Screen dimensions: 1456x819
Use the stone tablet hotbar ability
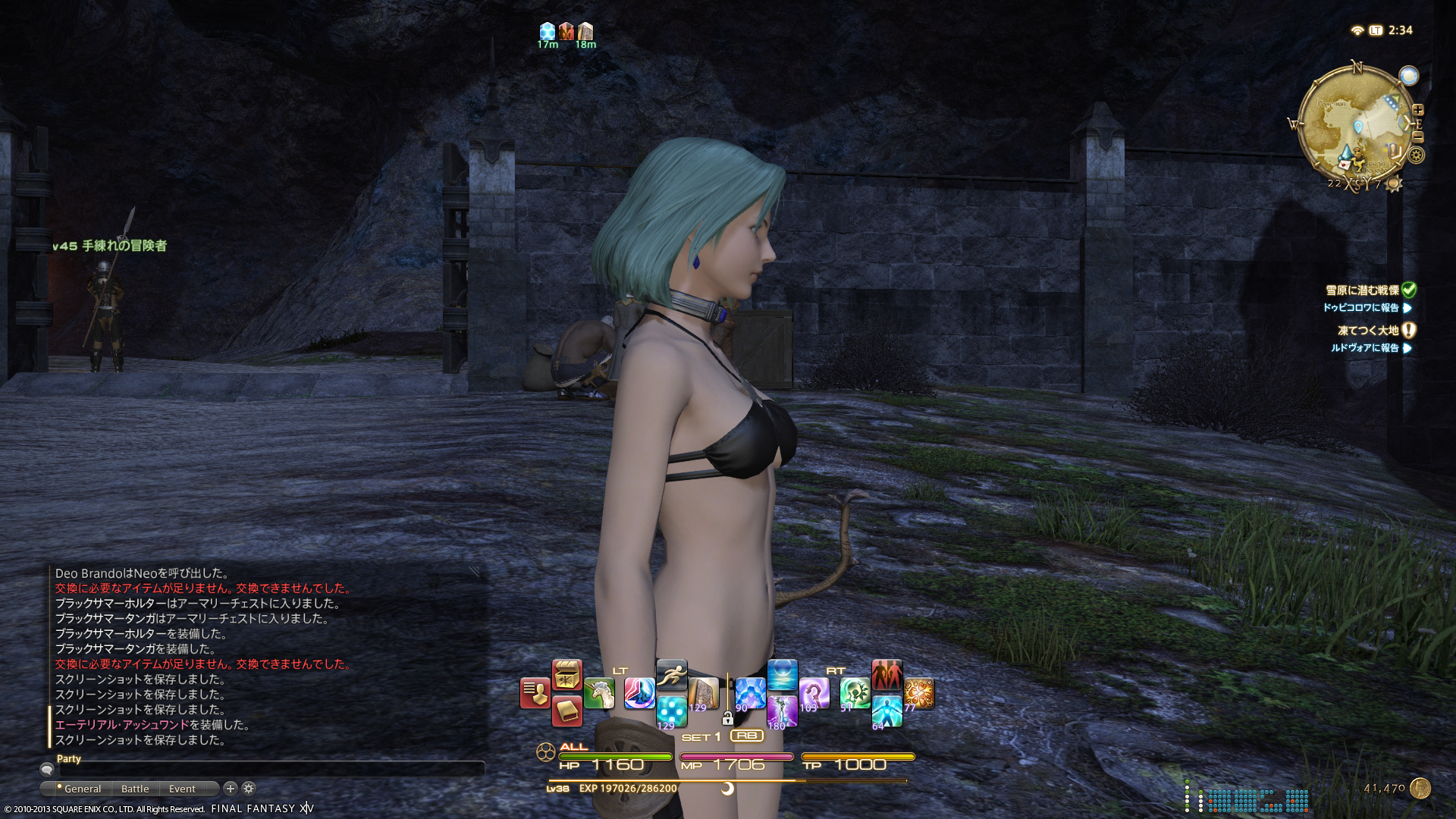[x=703, y=693]
